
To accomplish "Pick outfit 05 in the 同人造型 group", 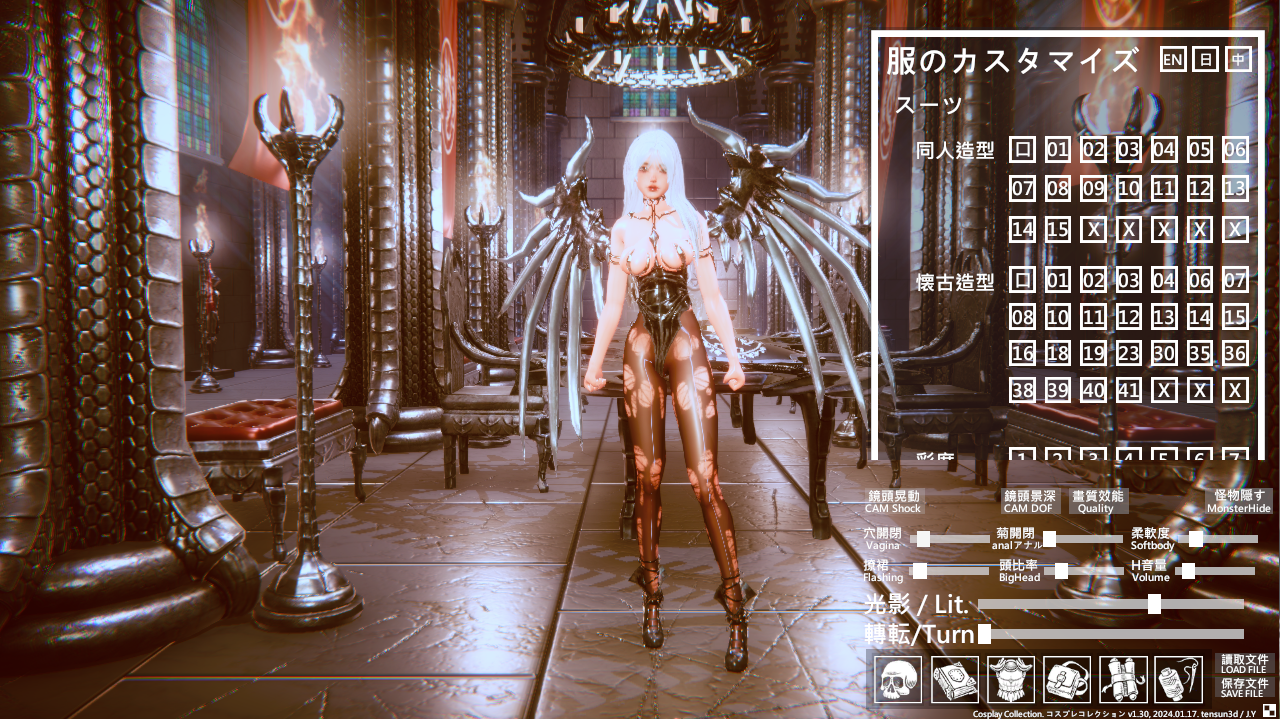I will pos(1200,151).
